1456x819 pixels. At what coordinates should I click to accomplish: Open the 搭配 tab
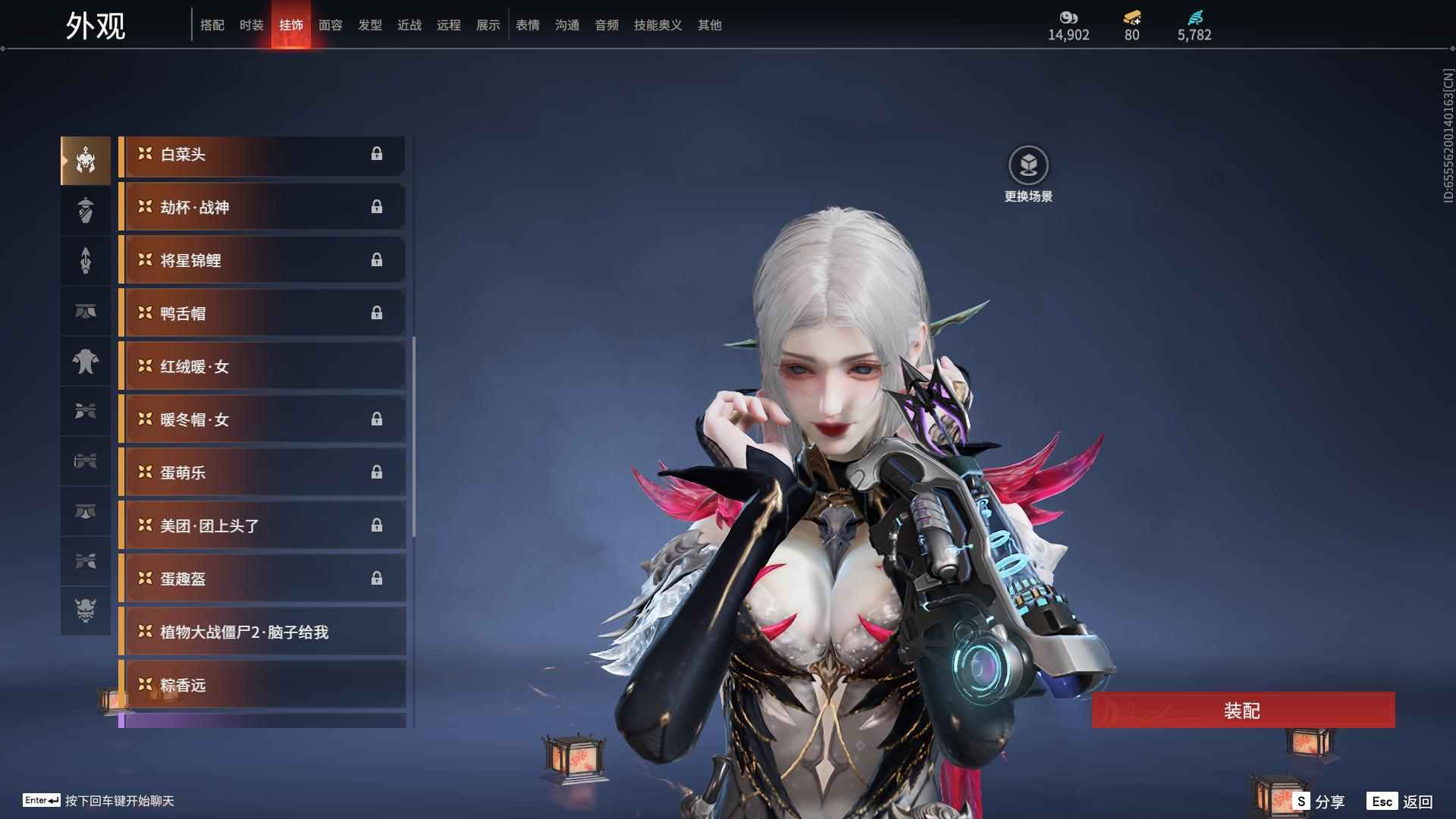point(212,25)
